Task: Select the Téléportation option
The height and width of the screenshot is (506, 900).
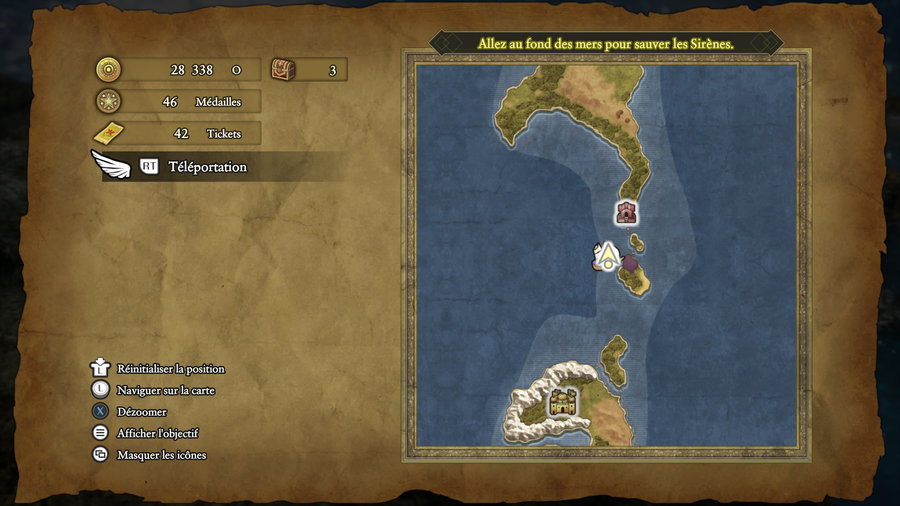Action: click(207, 167)
